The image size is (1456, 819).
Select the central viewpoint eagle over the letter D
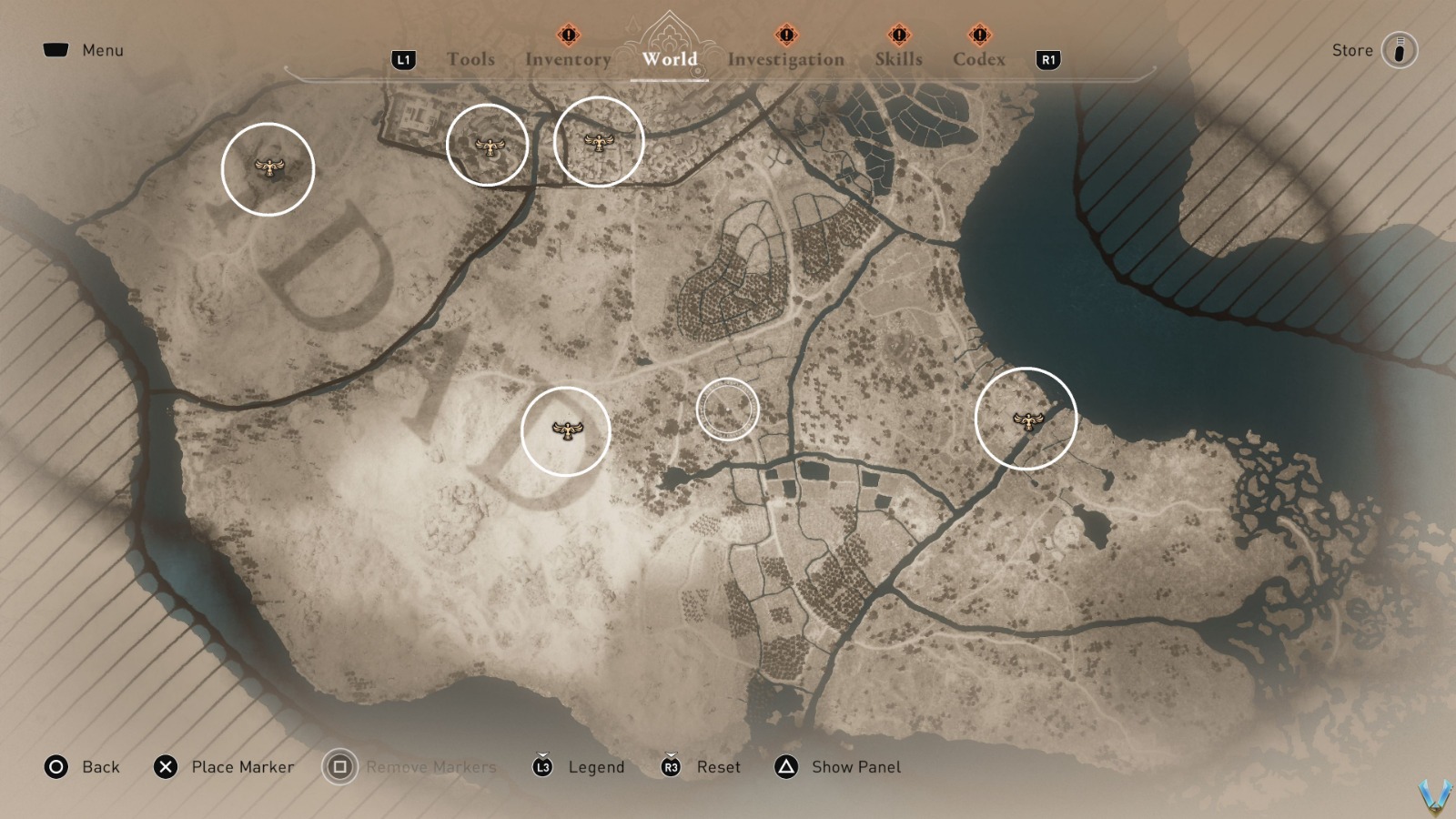coord(566,431)
